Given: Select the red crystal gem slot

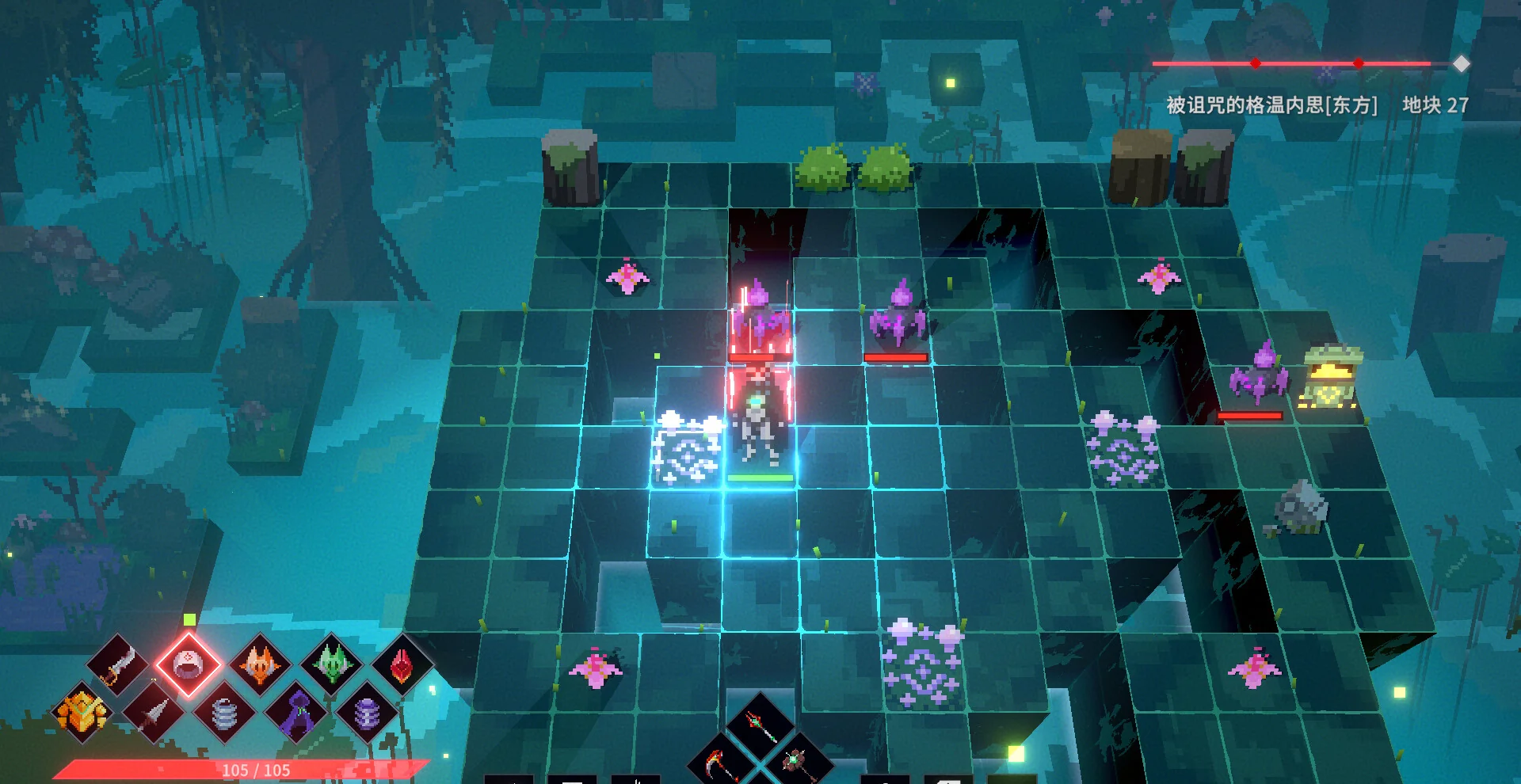Looking at the screenshot, I should point(402,664).
